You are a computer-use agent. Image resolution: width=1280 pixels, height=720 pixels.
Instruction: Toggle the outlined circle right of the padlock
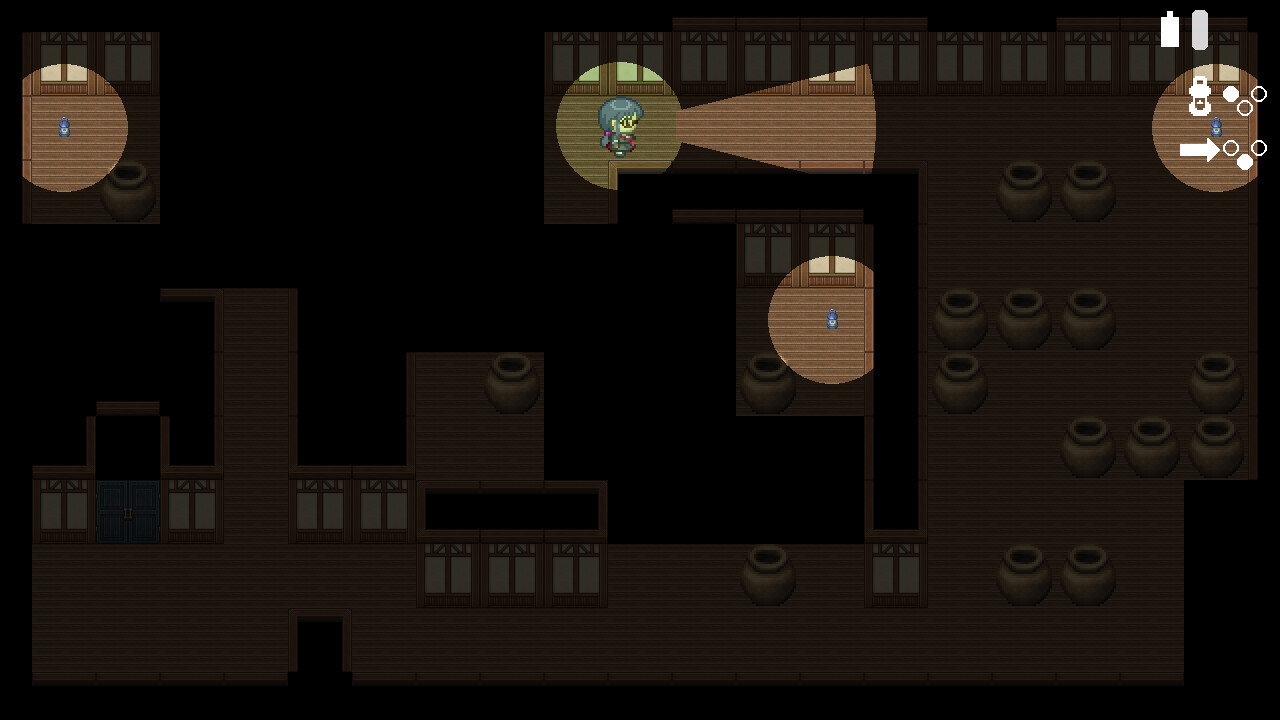click(1260, 94)
